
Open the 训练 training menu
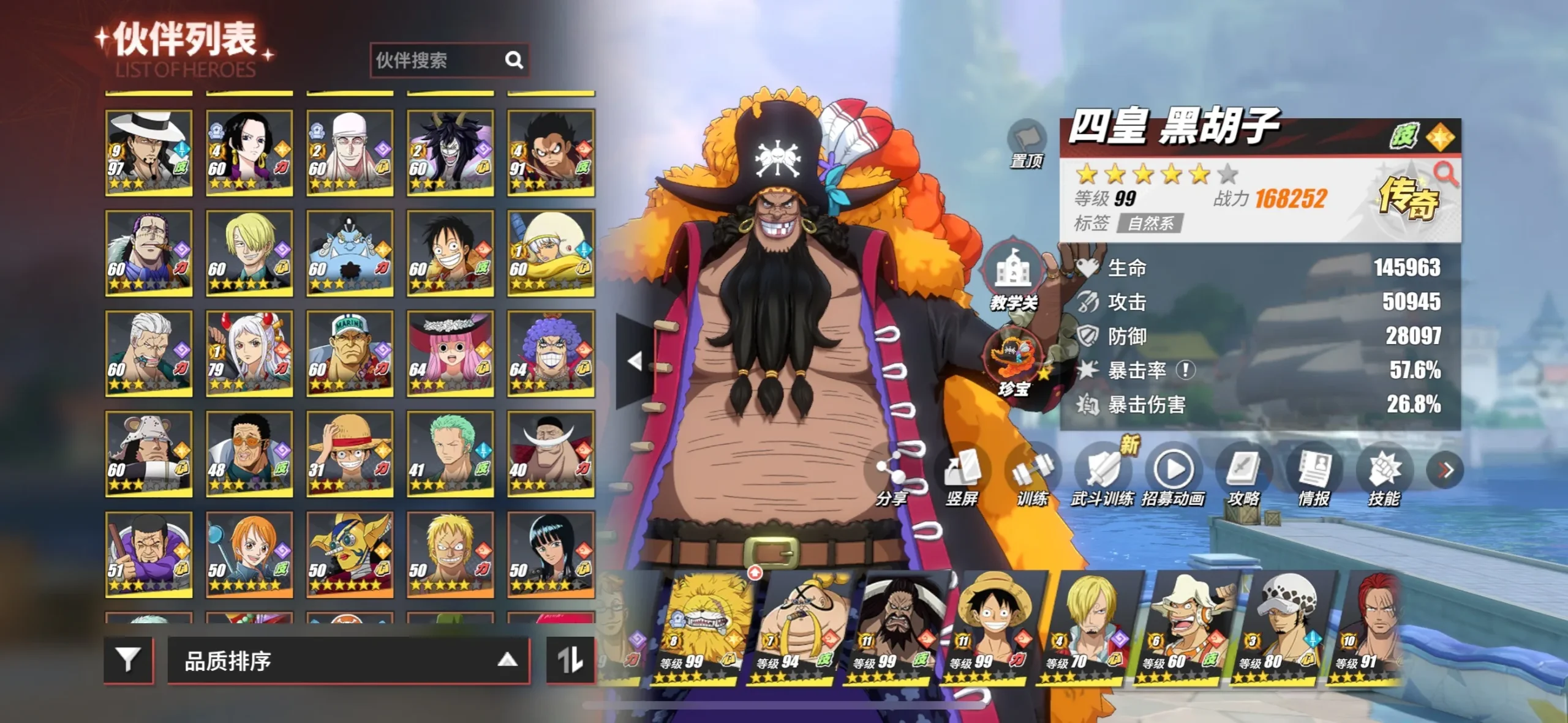[x=1032, y=478]
